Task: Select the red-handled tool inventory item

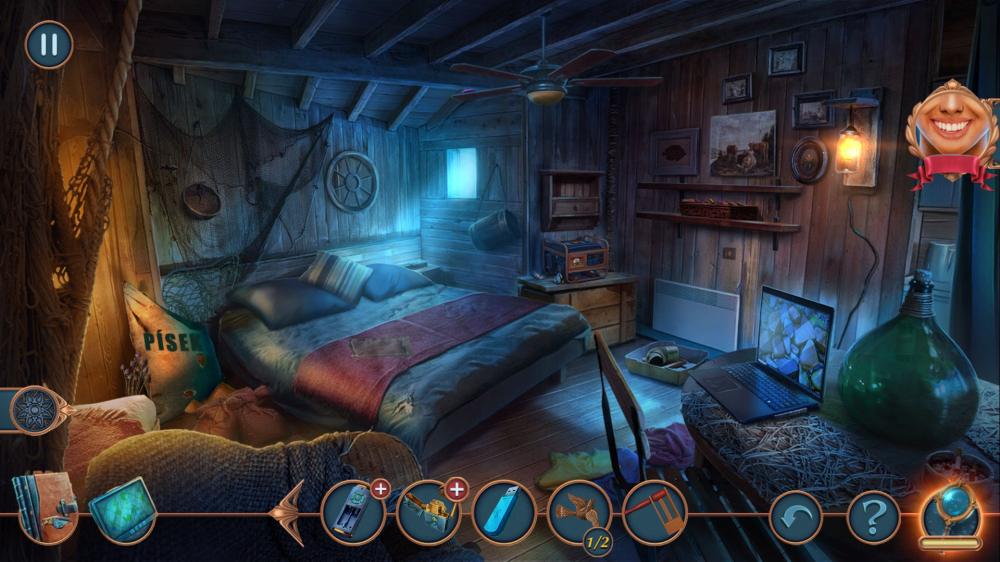Action: coord(654,513)
